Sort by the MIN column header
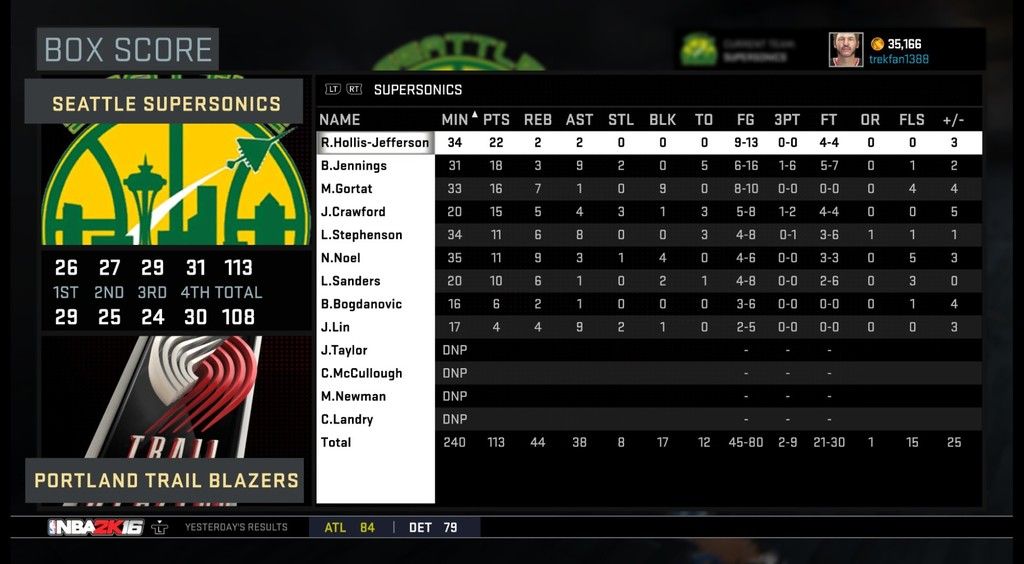The height and width of the screenshot is (564, 1024). point(455,120)
